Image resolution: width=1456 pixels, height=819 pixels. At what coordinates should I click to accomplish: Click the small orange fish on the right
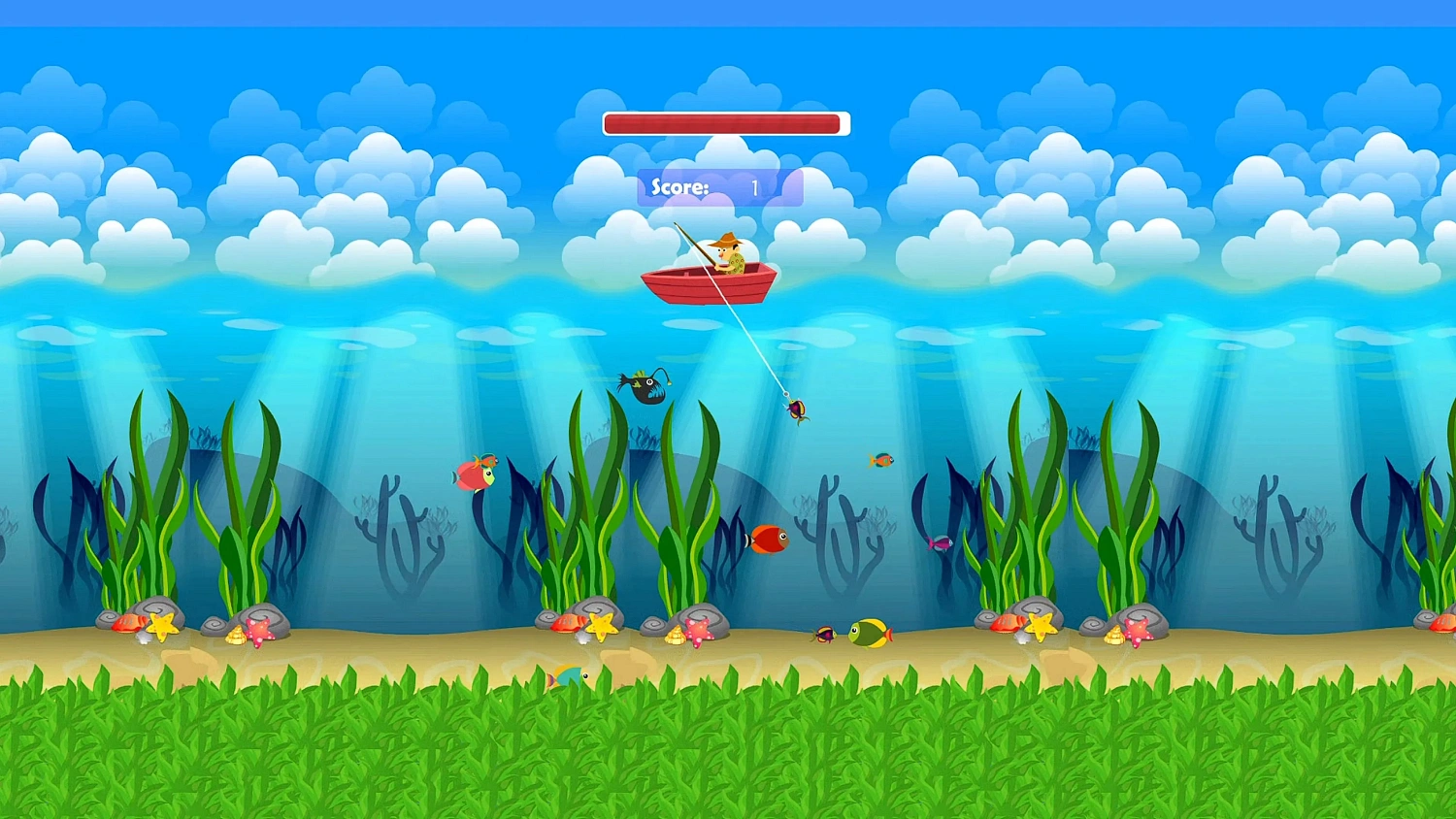coord(881,458)
